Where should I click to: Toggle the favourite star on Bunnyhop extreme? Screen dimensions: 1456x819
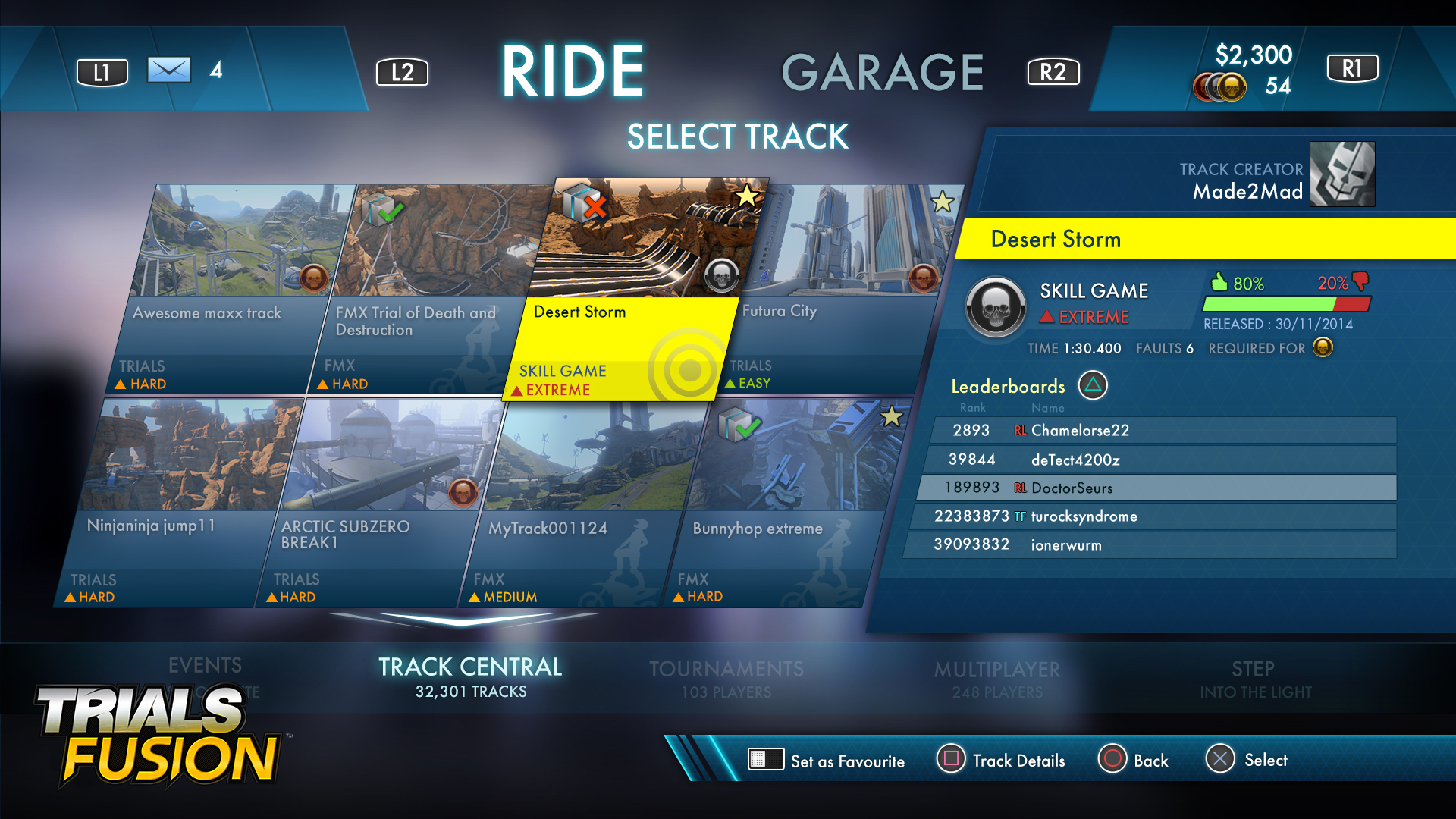point(892,416)
